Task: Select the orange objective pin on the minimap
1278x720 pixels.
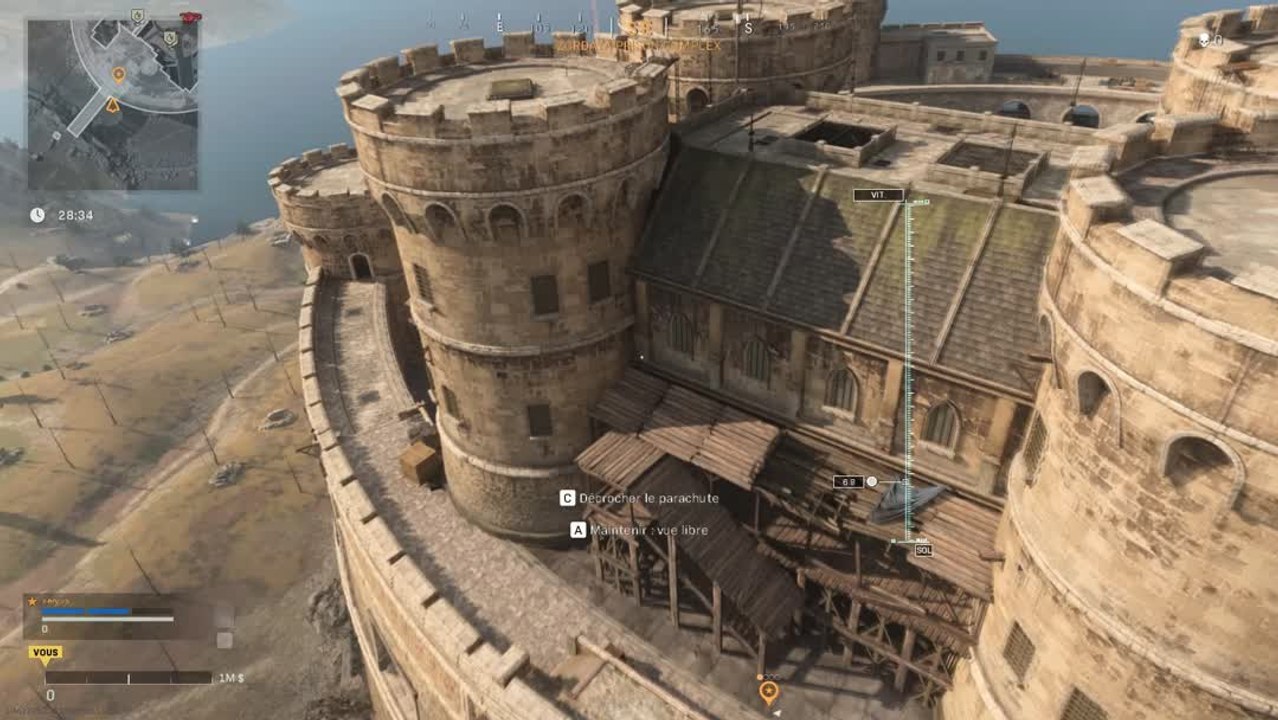Action: point(118,74)
